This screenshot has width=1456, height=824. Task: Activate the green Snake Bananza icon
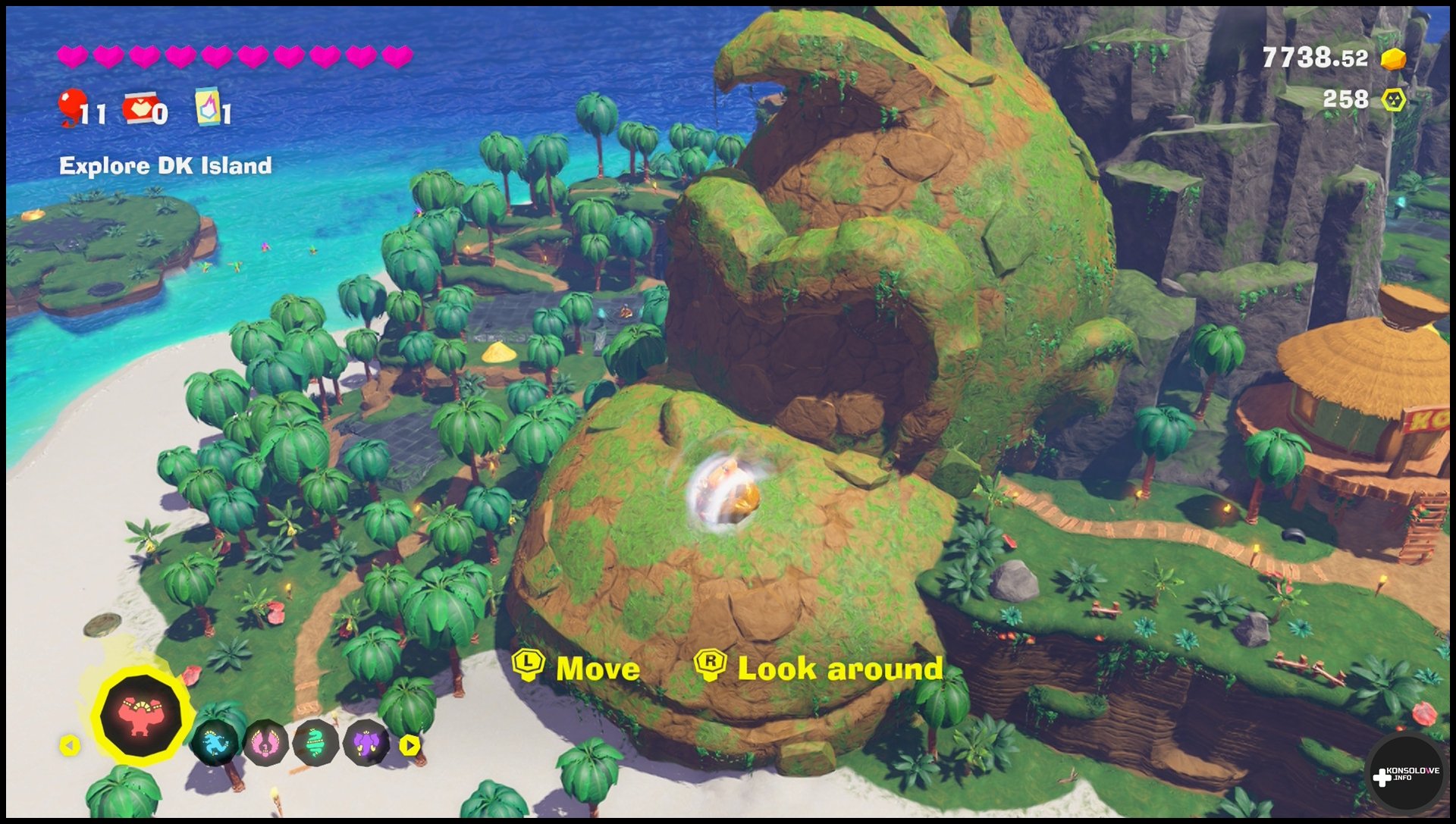pos(315,743)
